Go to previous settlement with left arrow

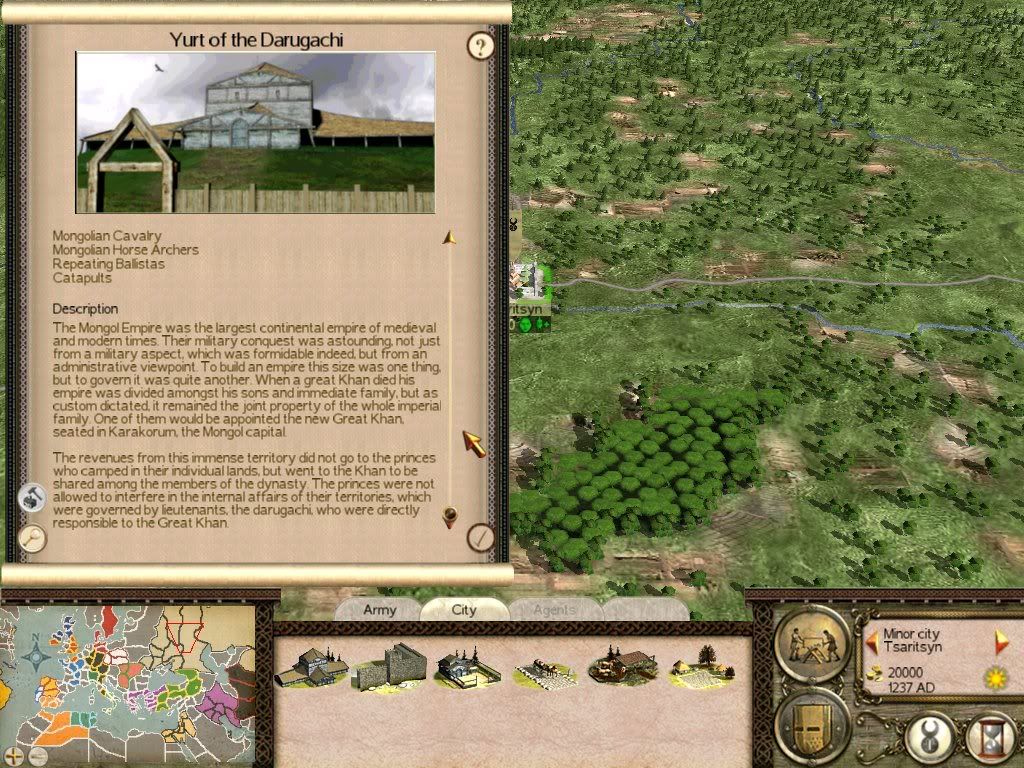tap(872, 641)
